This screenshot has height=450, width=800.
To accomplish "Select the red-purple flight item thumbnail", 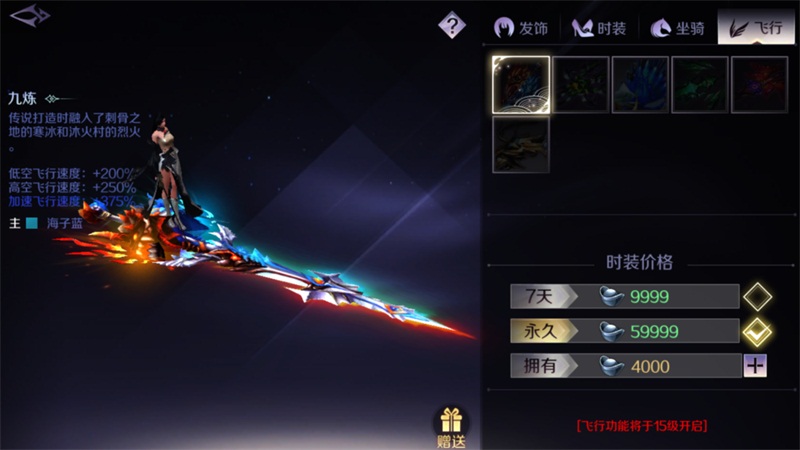I will point(760,84).
